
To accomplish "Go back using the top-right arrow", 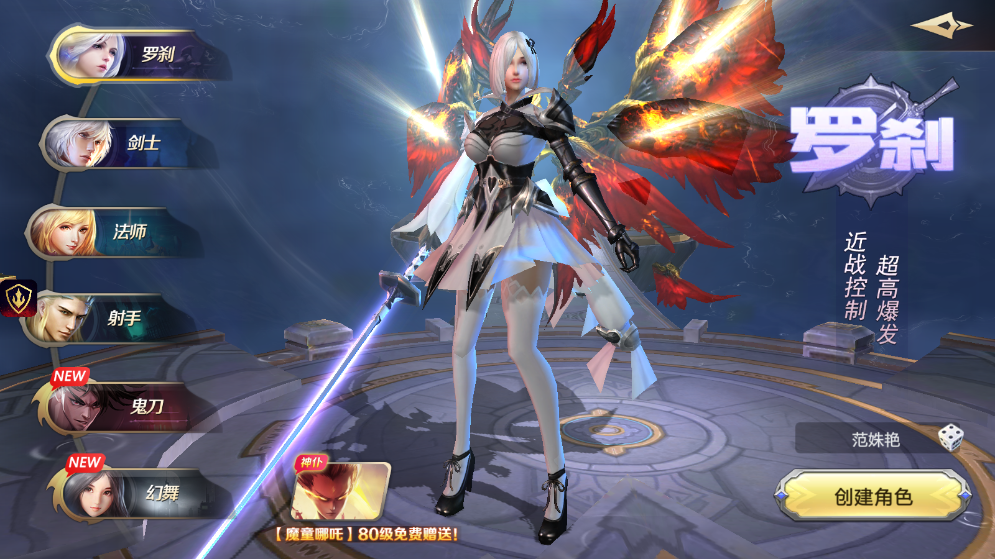I will pos(941,26).
